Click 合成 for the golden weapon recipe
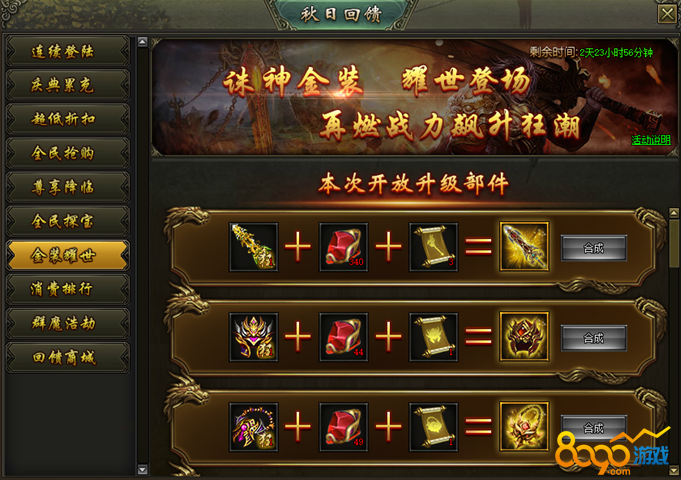Viewport: 681px width, 480px height. [x=594, y=247]
